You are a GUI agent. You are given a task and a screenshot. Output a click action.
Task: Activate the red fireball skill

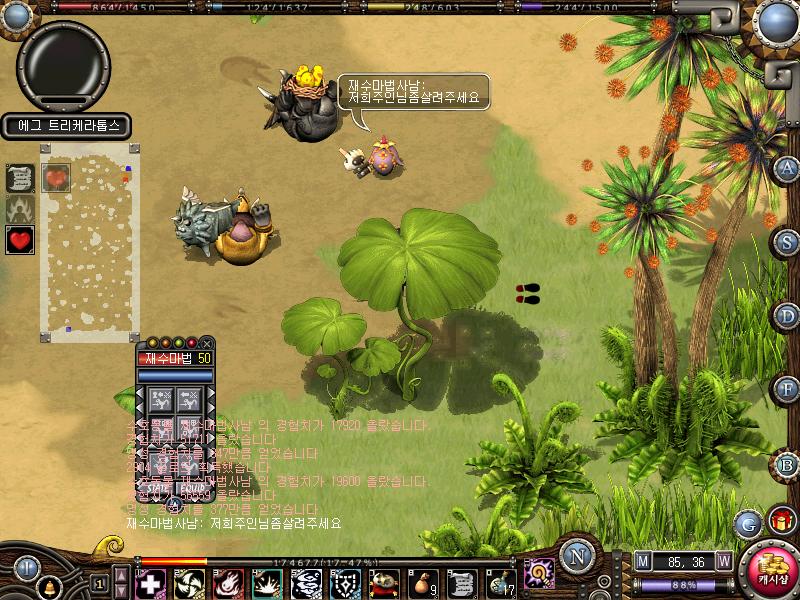227,583
